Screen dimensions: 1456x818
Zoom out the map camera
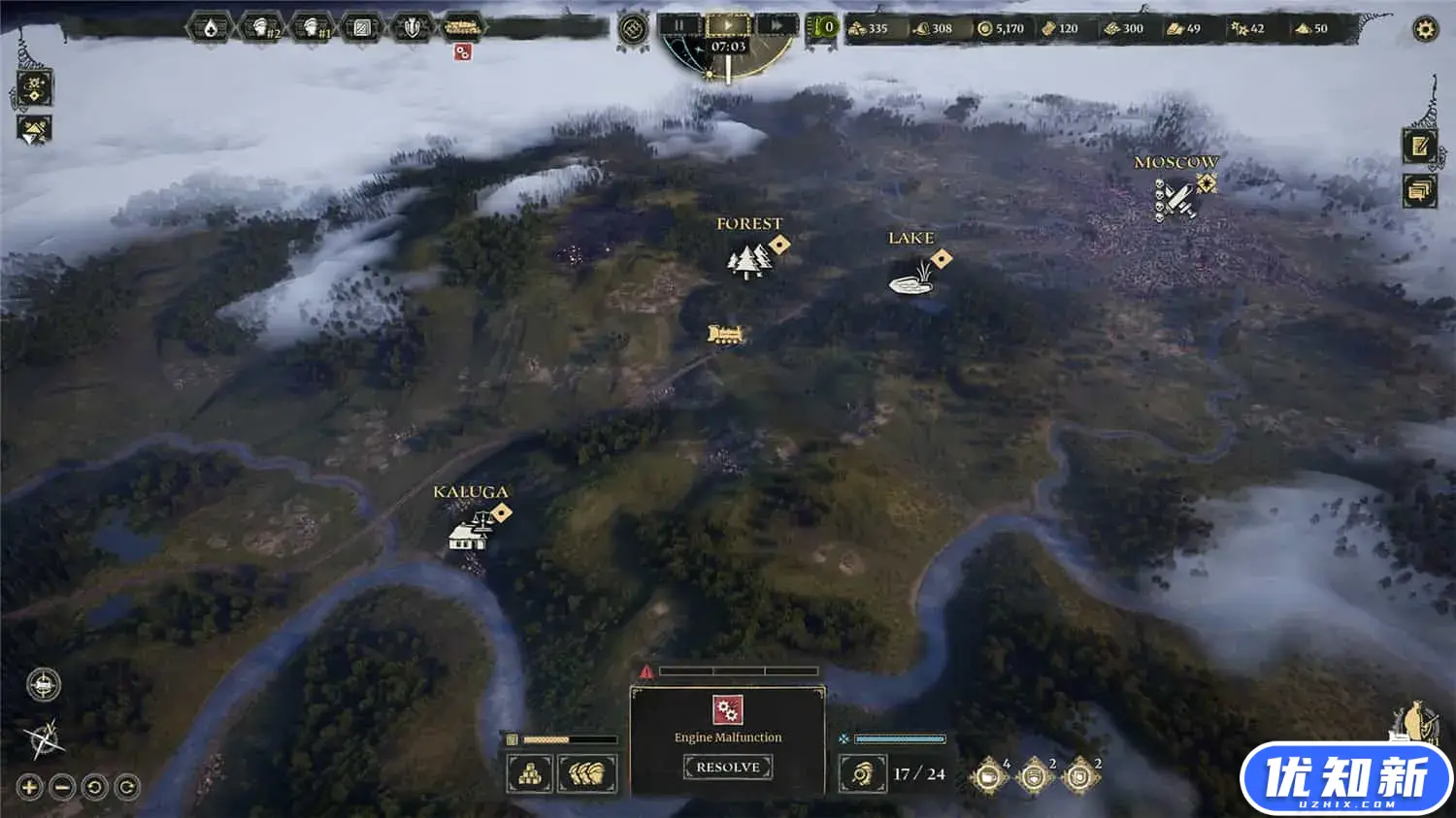(x=62, y=787)
